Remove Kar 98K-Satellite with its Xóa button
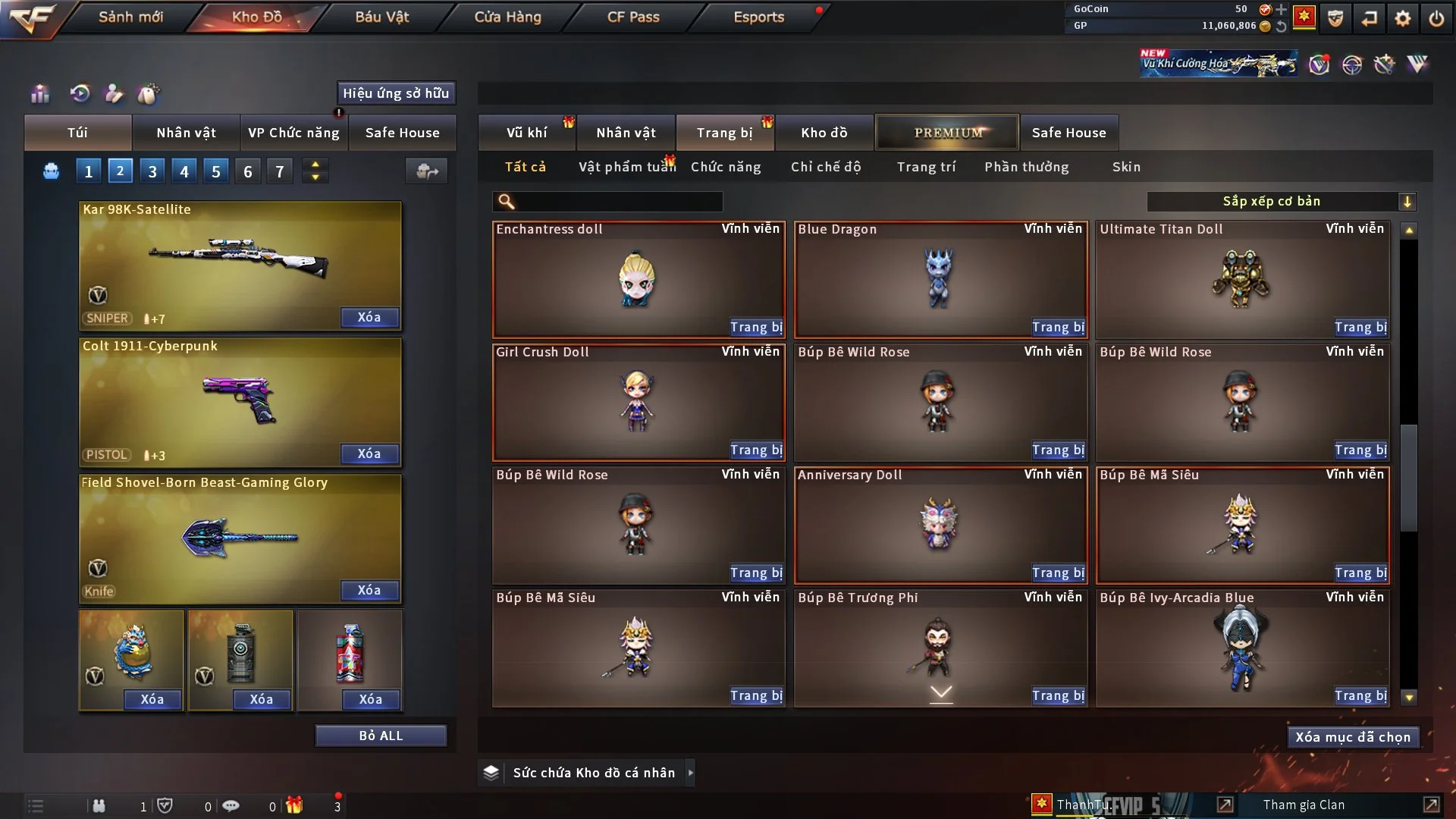 click(369, 318)
